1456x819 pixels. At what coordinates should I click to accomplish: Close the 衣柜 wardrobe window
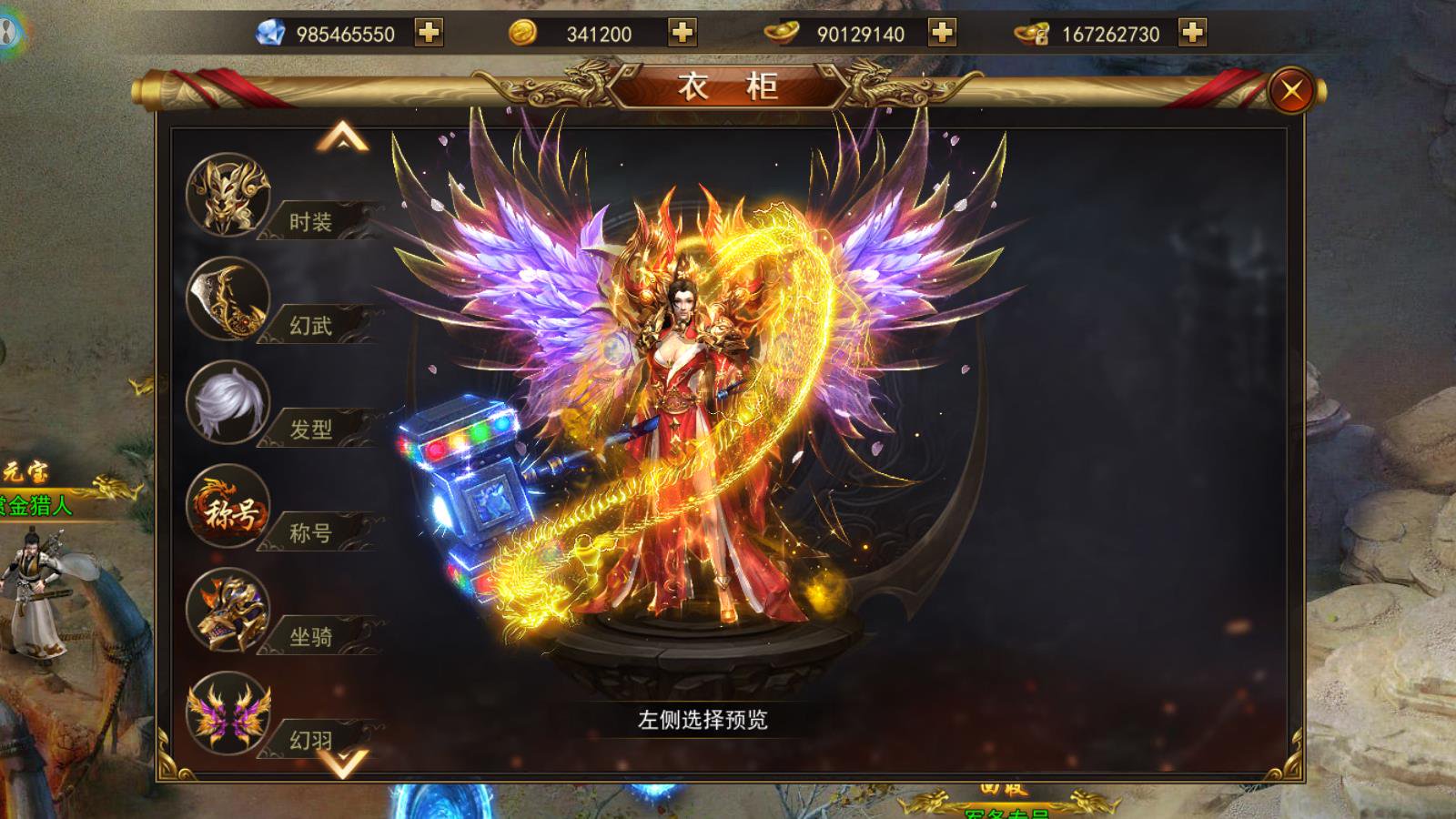click(1291, 88)
